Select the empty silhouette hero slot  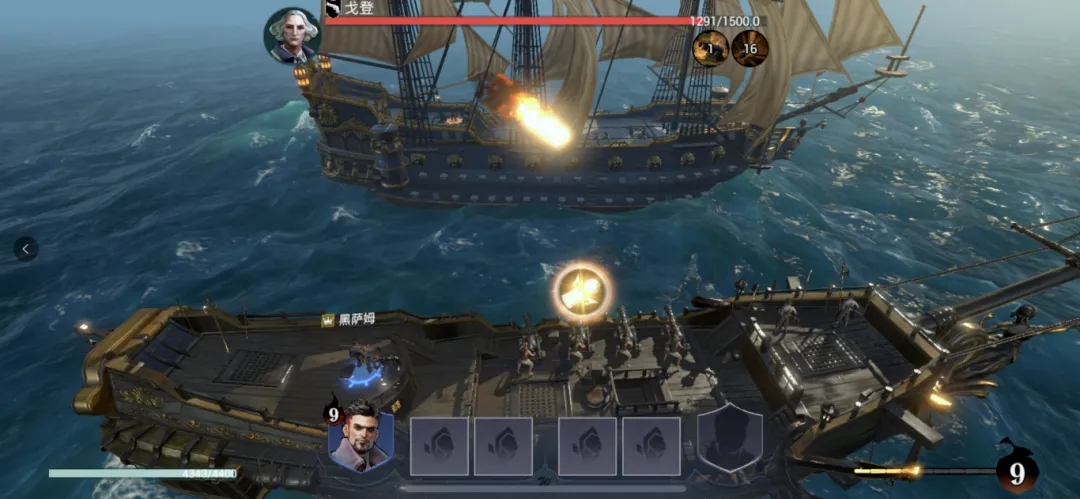pyautogui.click(x=730, y=441)
